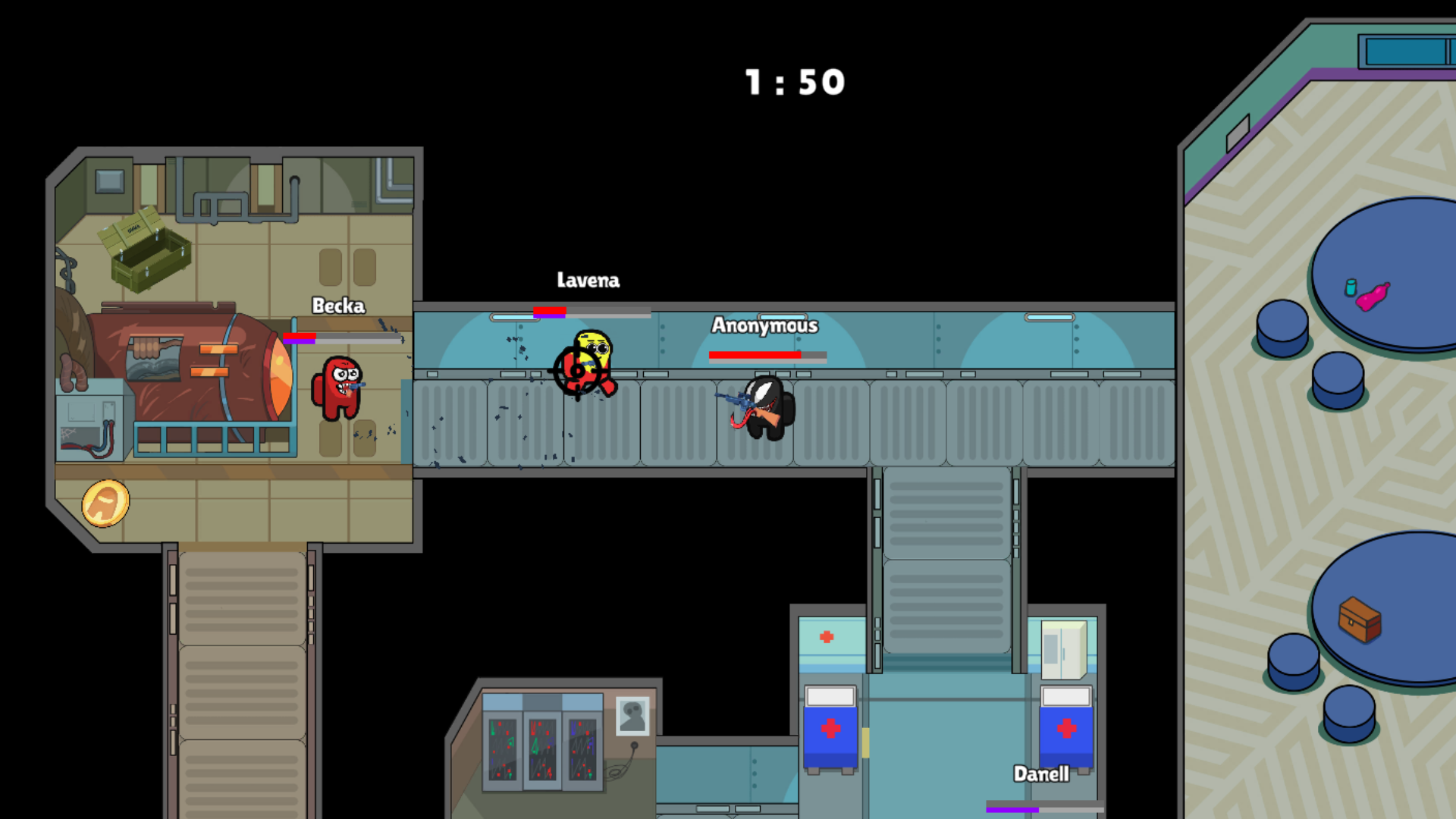Collect the gold coin in Becka's room
The height and width of the screenshot is (819, 1456).
tap(107, 503)
